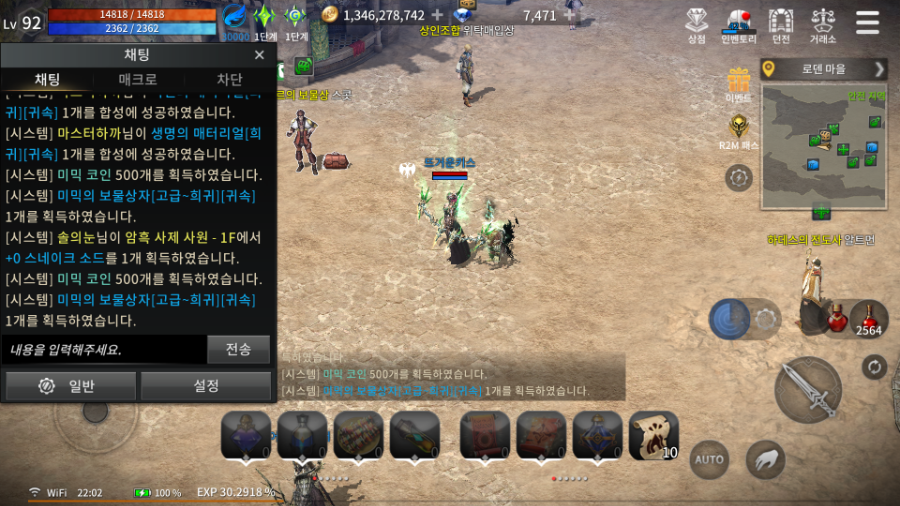Image resolution: width=900 pixels, height=506 pixels.
Task: Open the hamburger main menu
Action: tap(868, 22)
